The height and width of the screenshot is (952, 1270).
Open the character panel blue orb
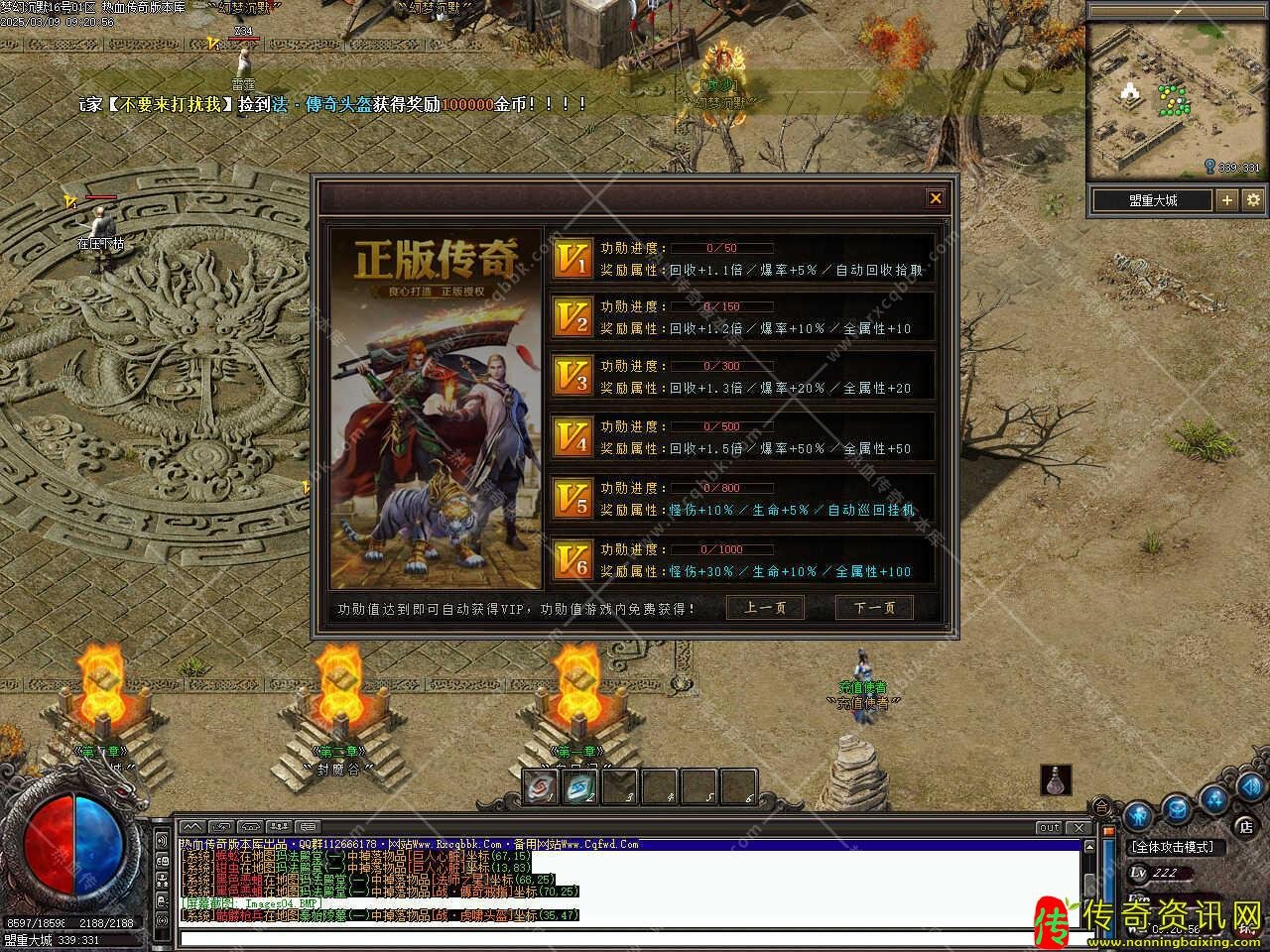1138,815
